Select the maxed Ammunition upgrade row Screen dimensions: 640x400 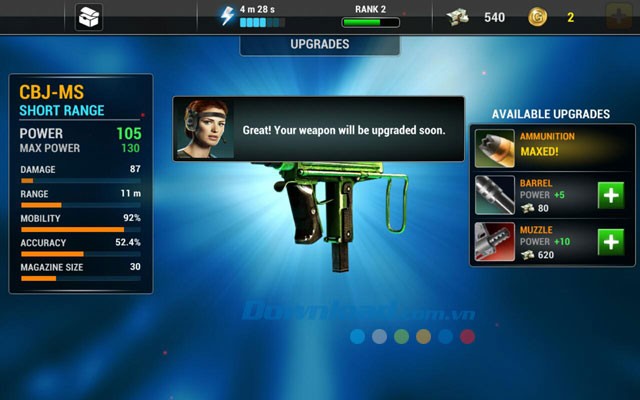[552, 148]
